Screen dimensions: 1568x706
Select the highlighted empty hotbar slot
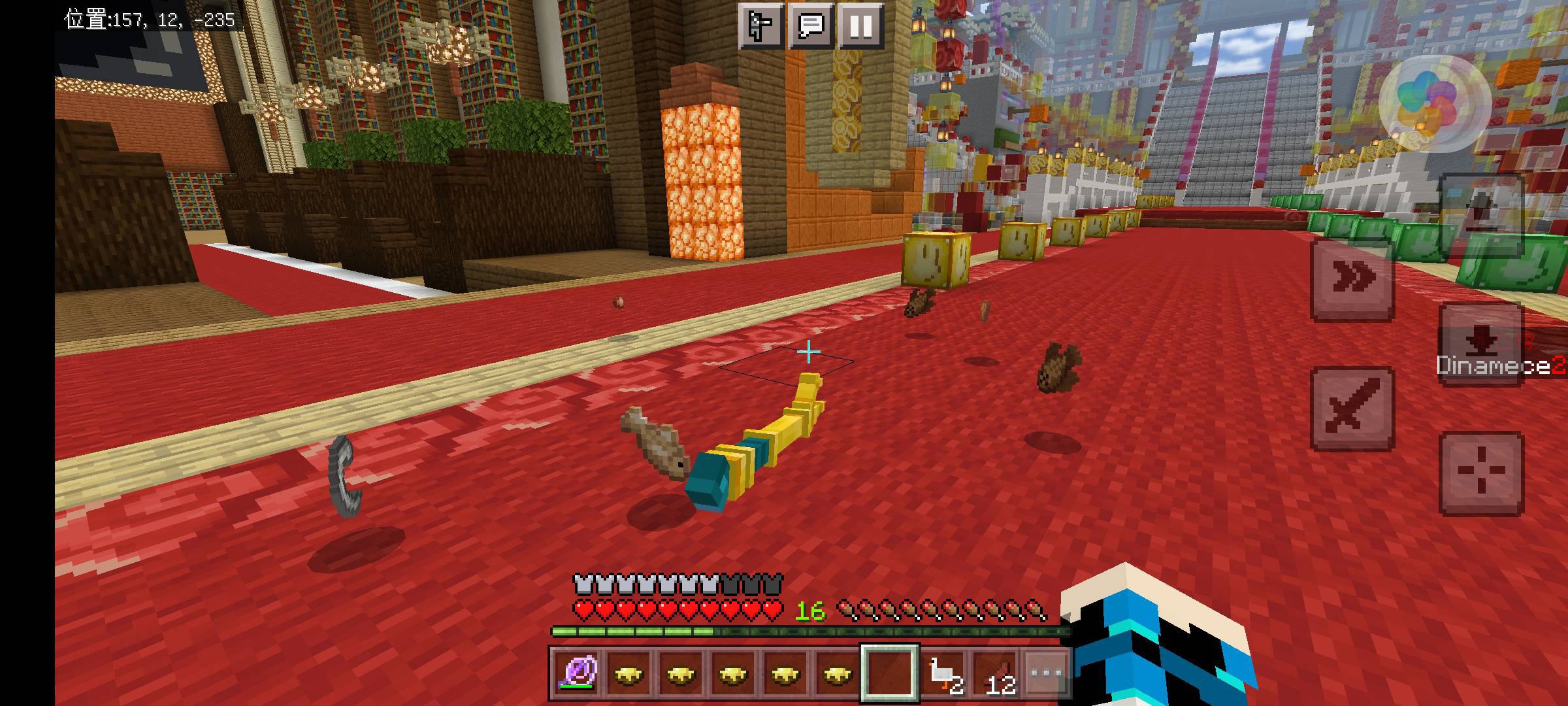tap(890, 673)
